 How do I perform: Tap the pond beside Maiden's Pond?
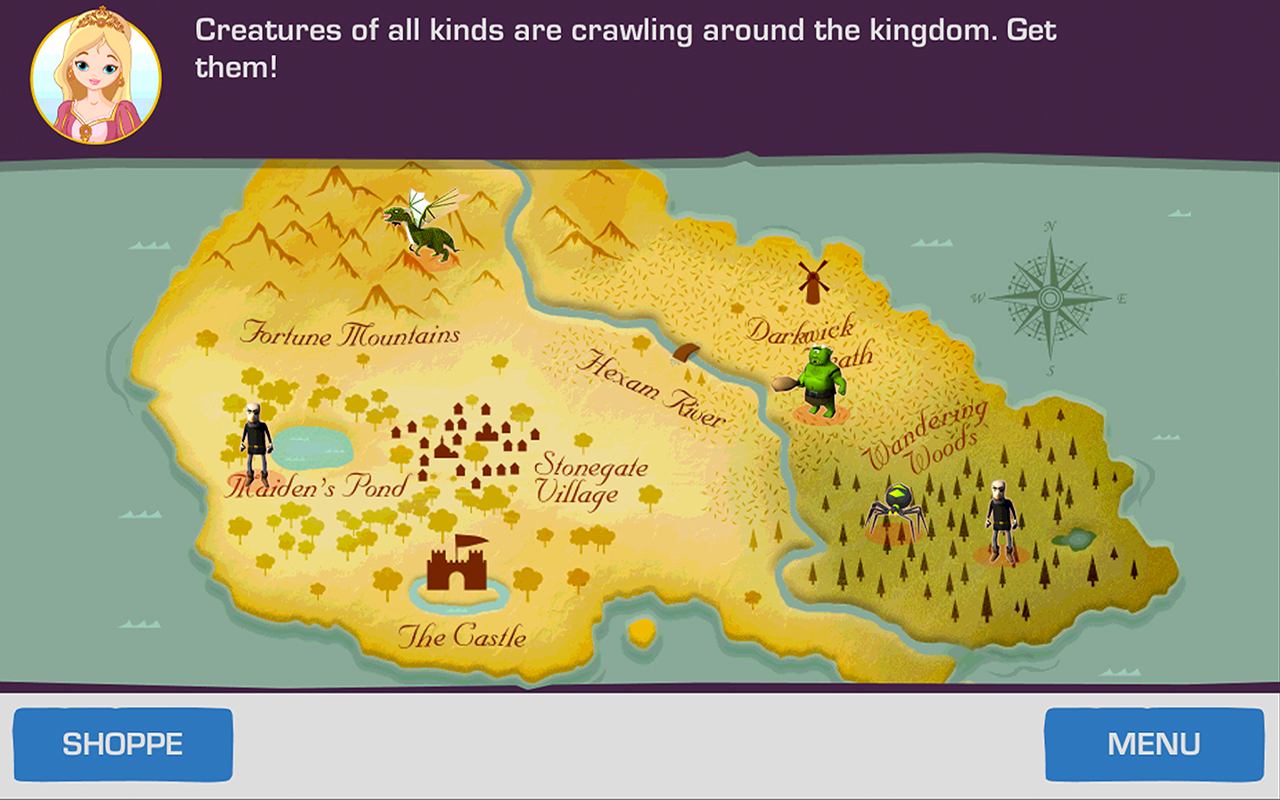(312, 450)
